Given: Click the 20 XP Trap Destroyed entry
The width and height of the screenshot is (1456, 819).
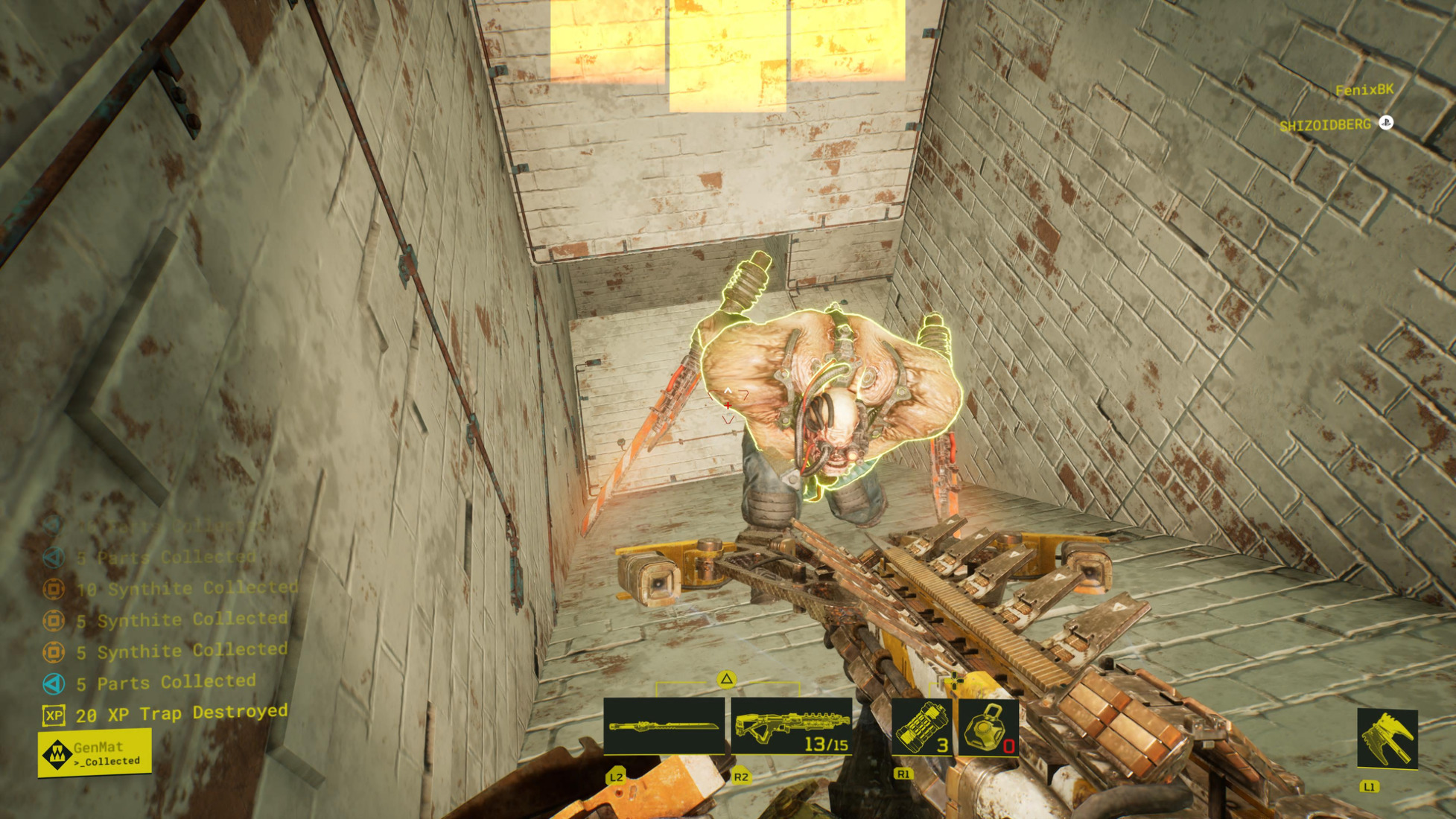Looking at the screenshot, I should pyautogui.click(x=165, y=714).
